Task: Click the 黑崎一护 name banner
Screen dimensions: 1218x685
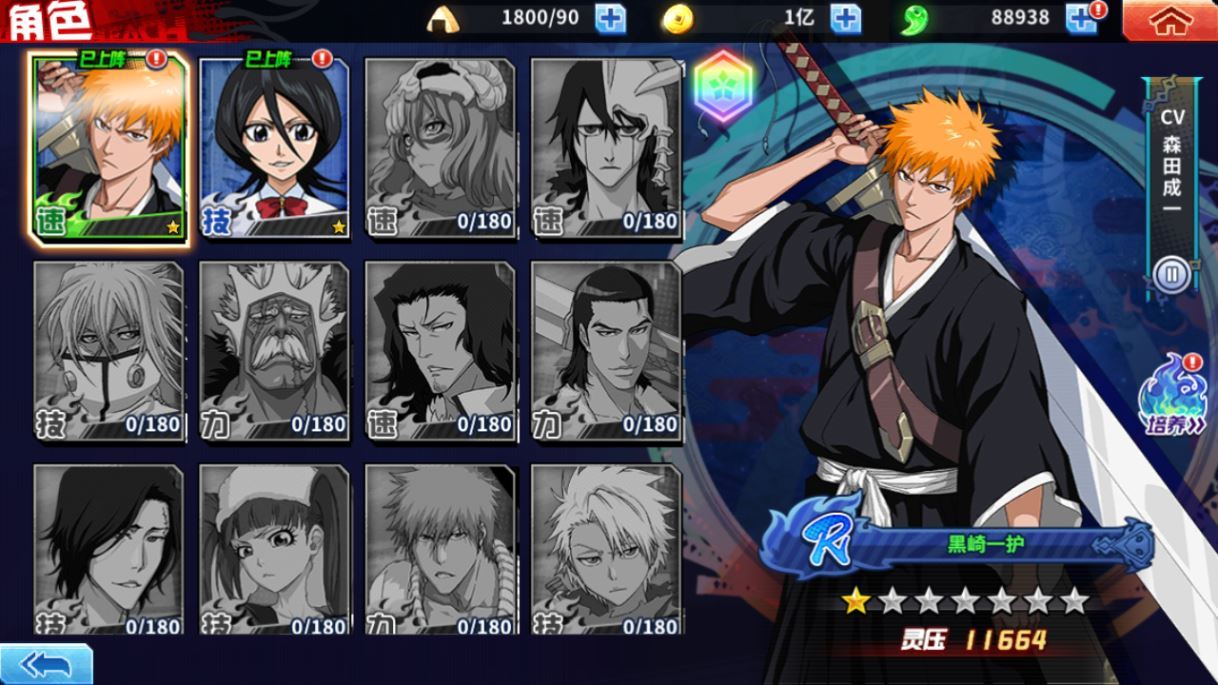Action: tap(985, 546)
